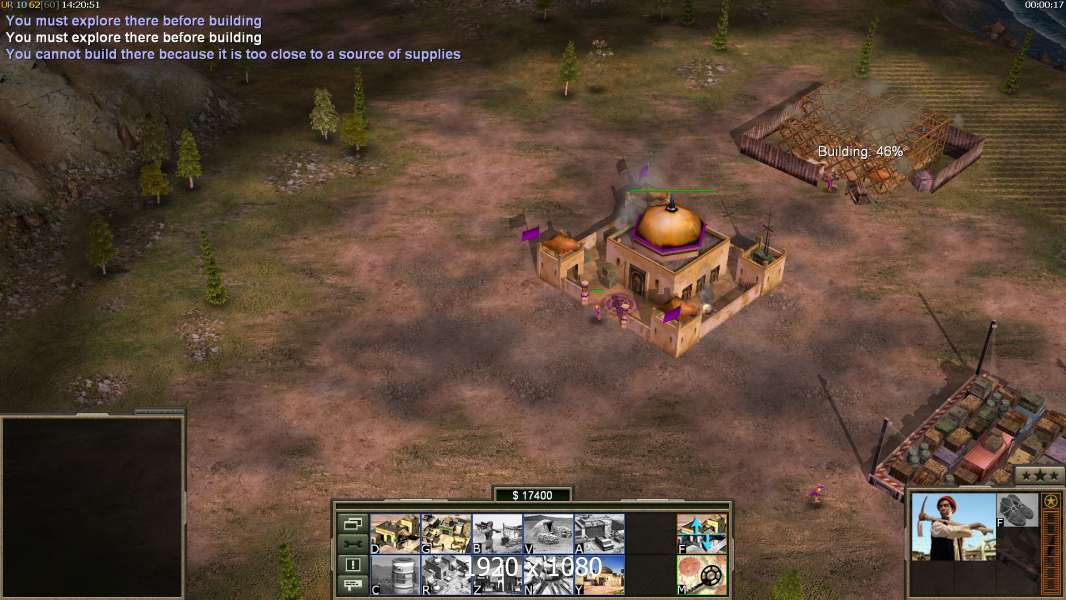Select the barrel demo trap icon marked C
Image resolution: width=1066 pixels, height=600 pixels.
[395, 574]
